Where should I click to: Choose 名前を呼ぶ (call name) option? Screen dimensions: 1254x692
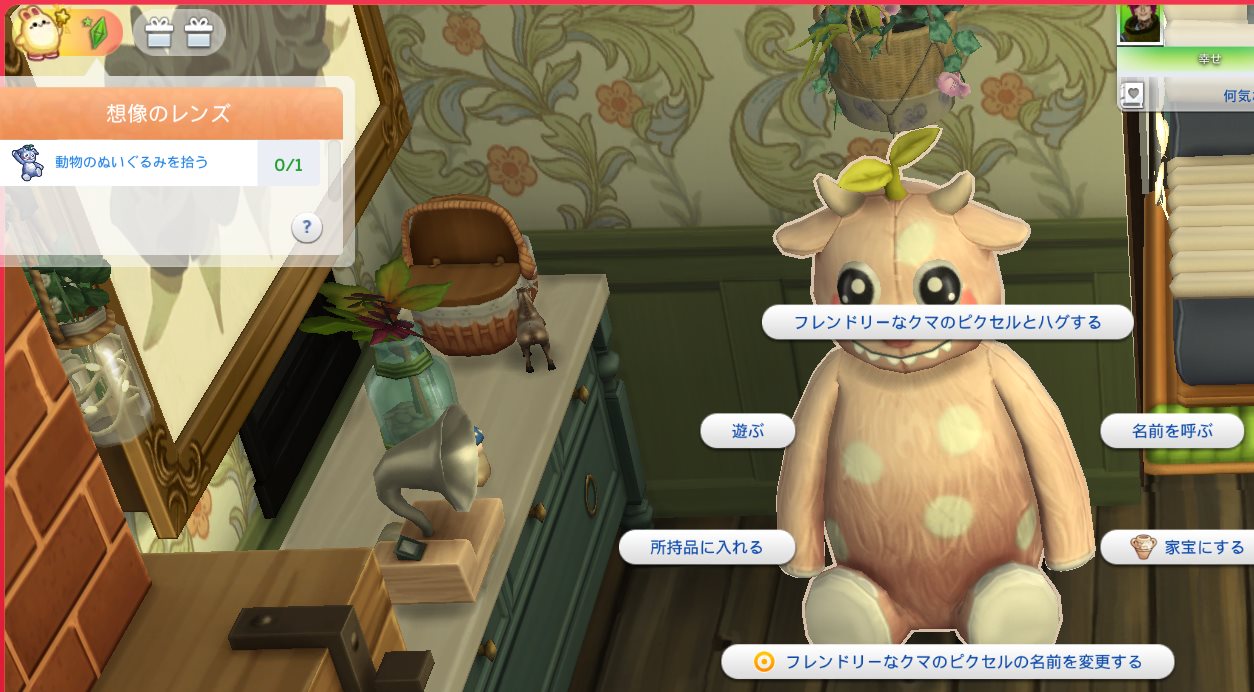(x=1171, y=432)
